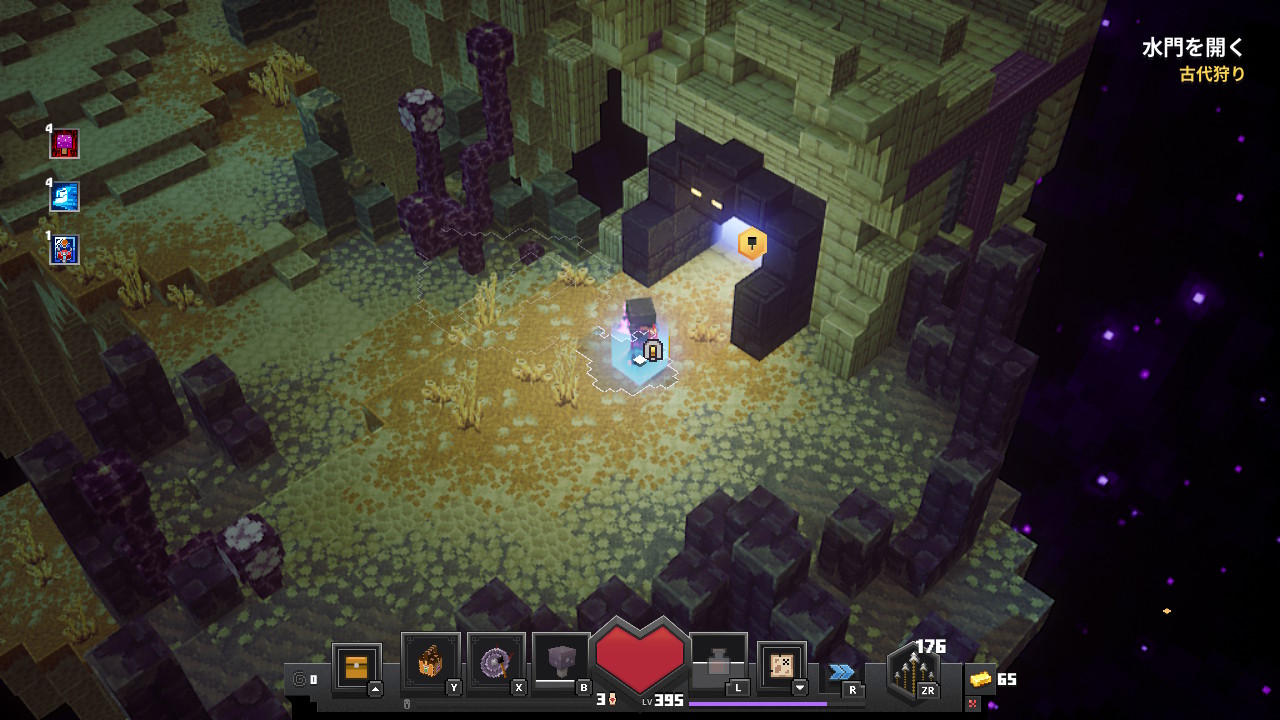Open the map scroll icon
1280x720 pixels.
tap(781, 666)
